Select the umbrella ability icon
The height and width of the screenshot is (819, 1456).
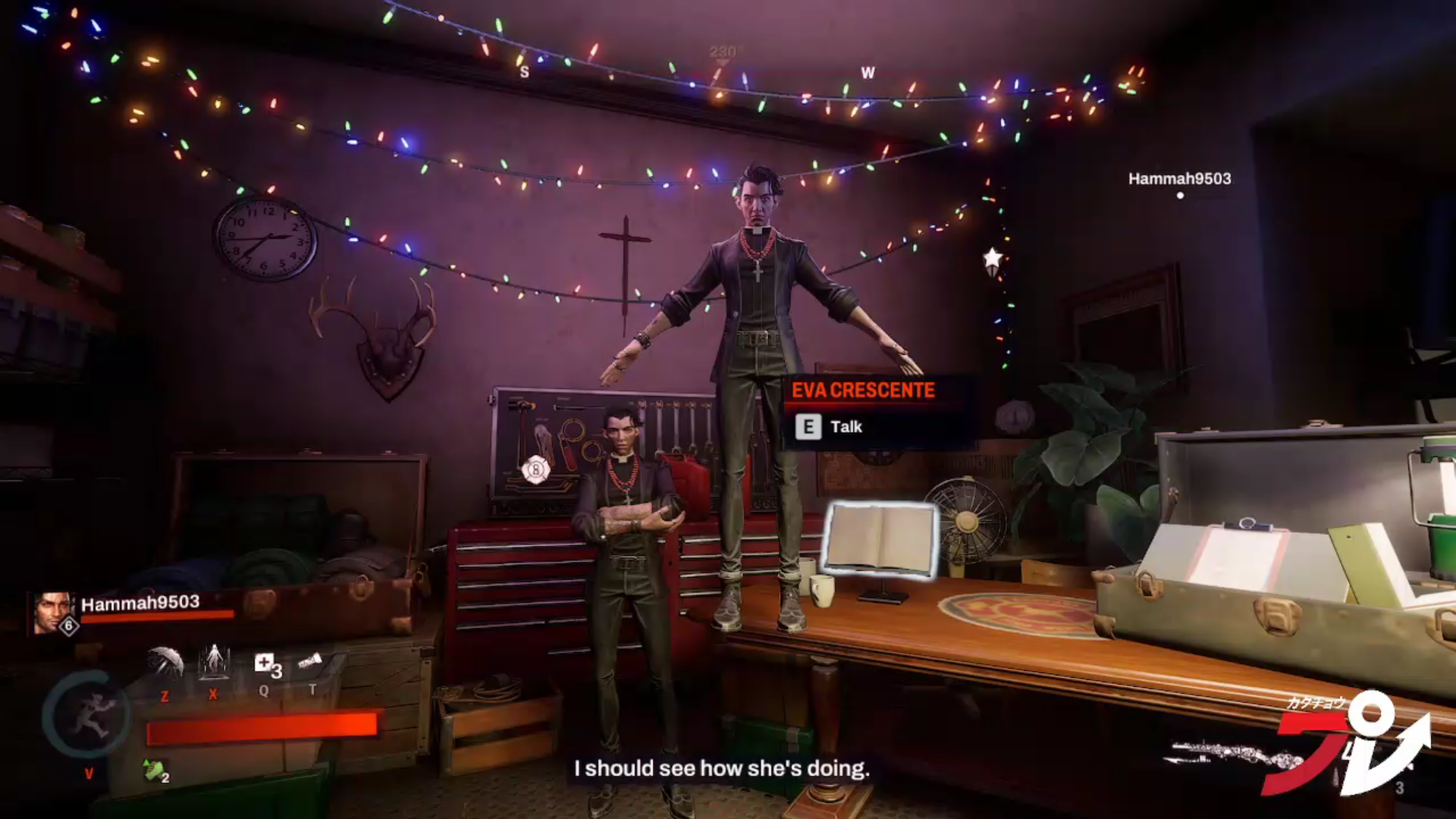point(165,662)
